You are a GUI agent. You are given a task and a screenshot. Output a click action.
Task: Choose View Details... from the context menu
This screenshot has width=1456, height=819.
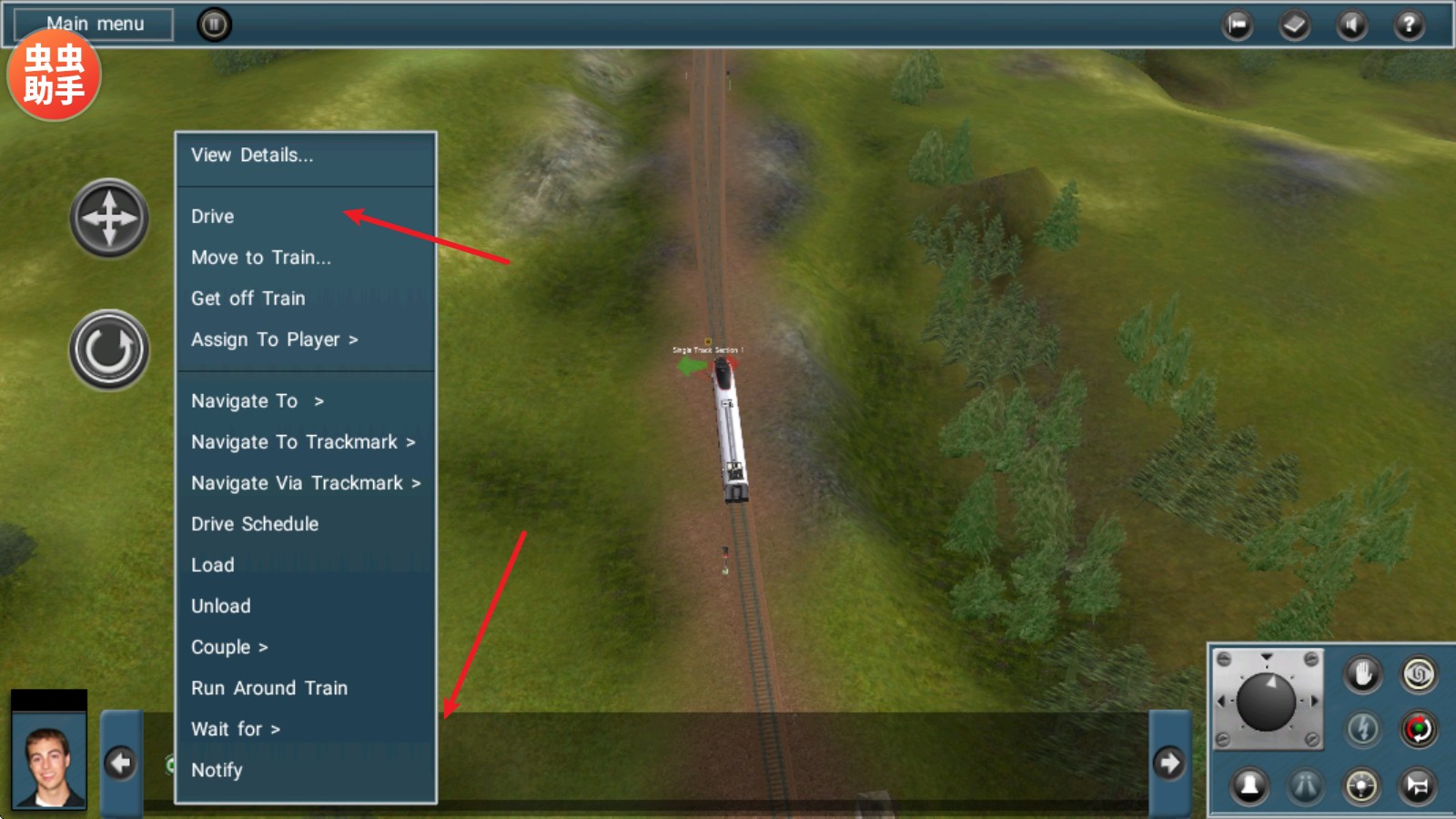pos(252,156)
